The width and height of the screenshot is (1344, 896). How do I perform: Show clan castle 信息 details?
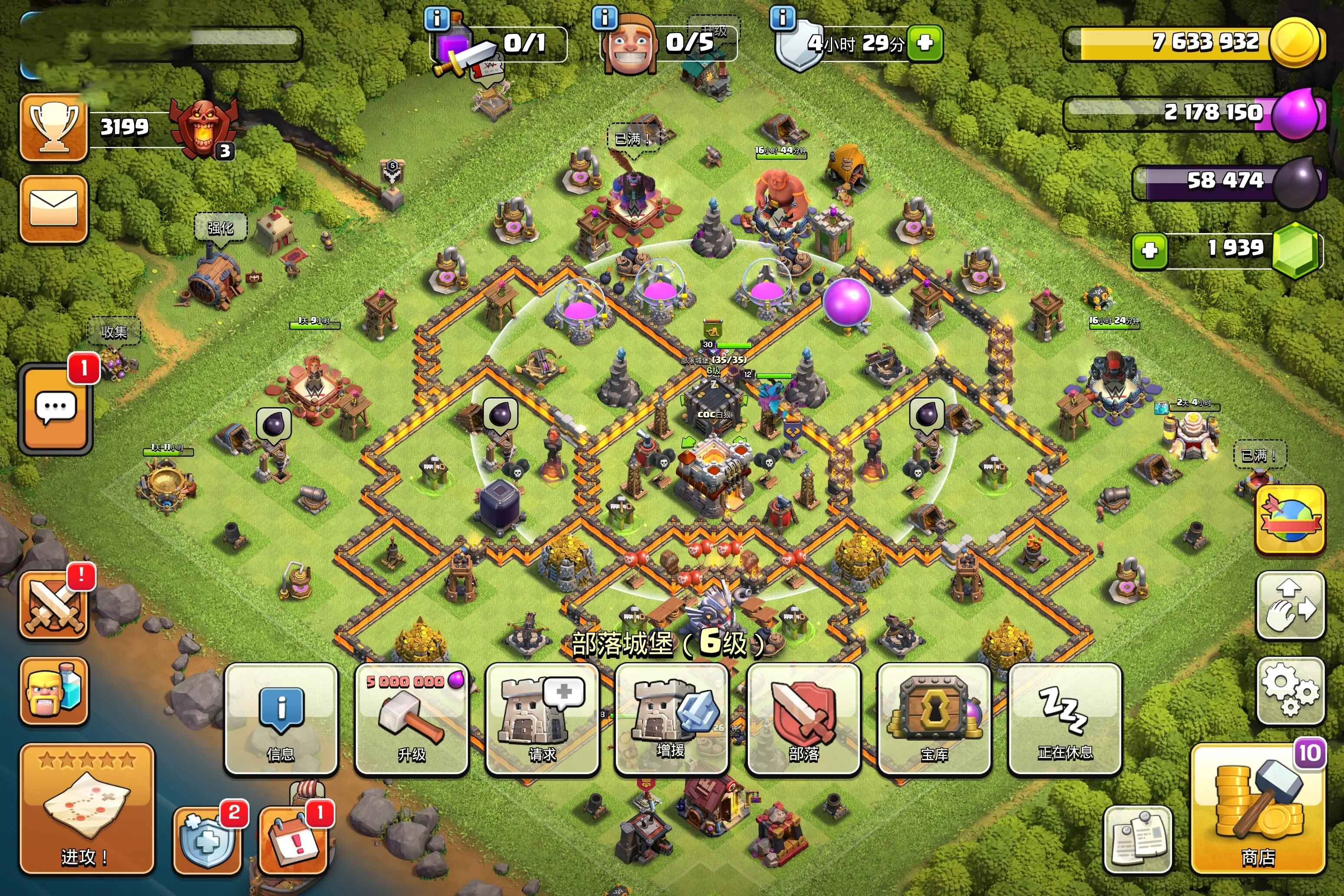280,719
